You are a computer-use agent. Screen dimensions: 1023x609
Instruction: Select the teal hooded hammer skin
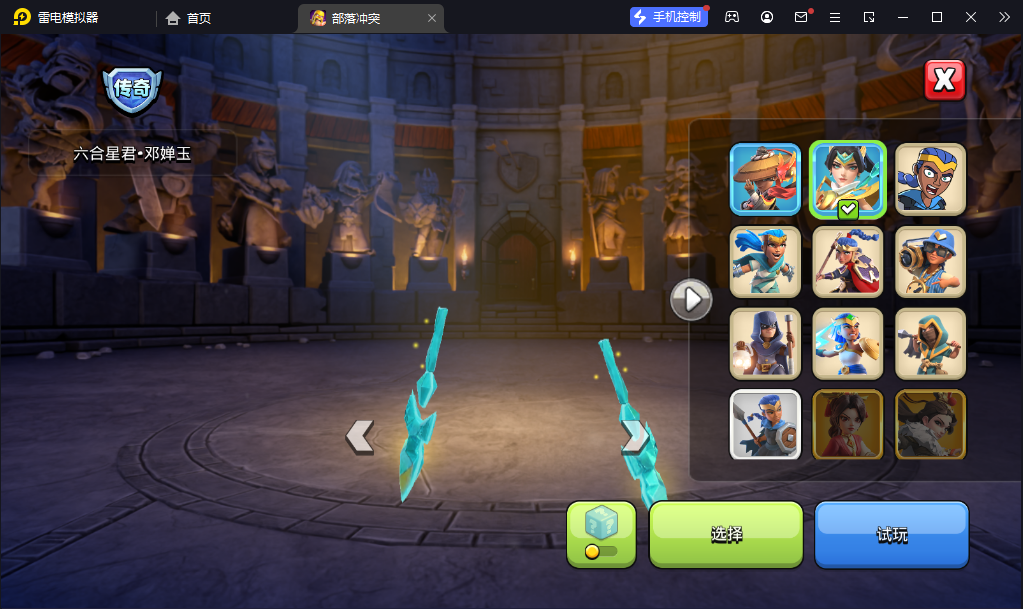pos(930,343)
